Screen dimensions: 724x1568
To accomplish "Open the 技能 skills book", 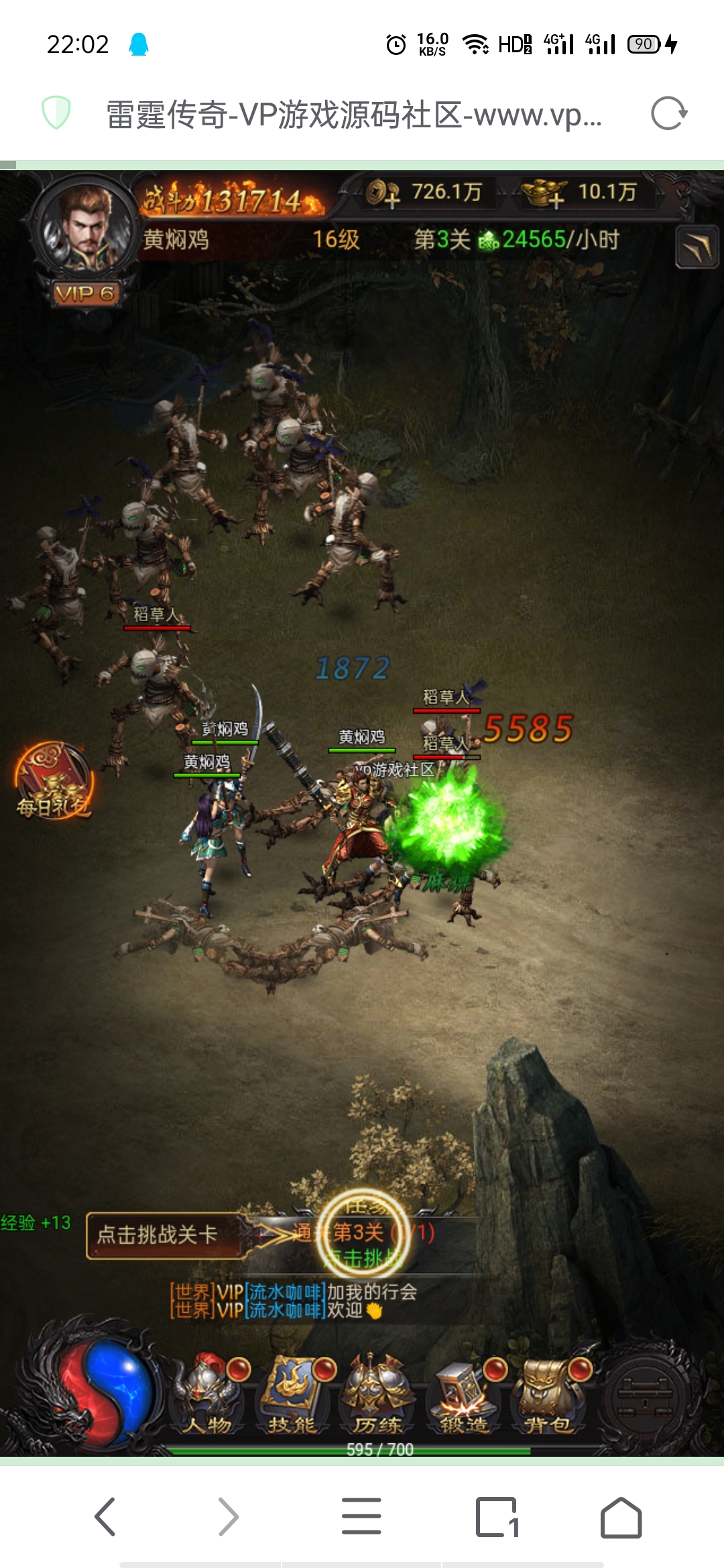I will (292, 1396).
